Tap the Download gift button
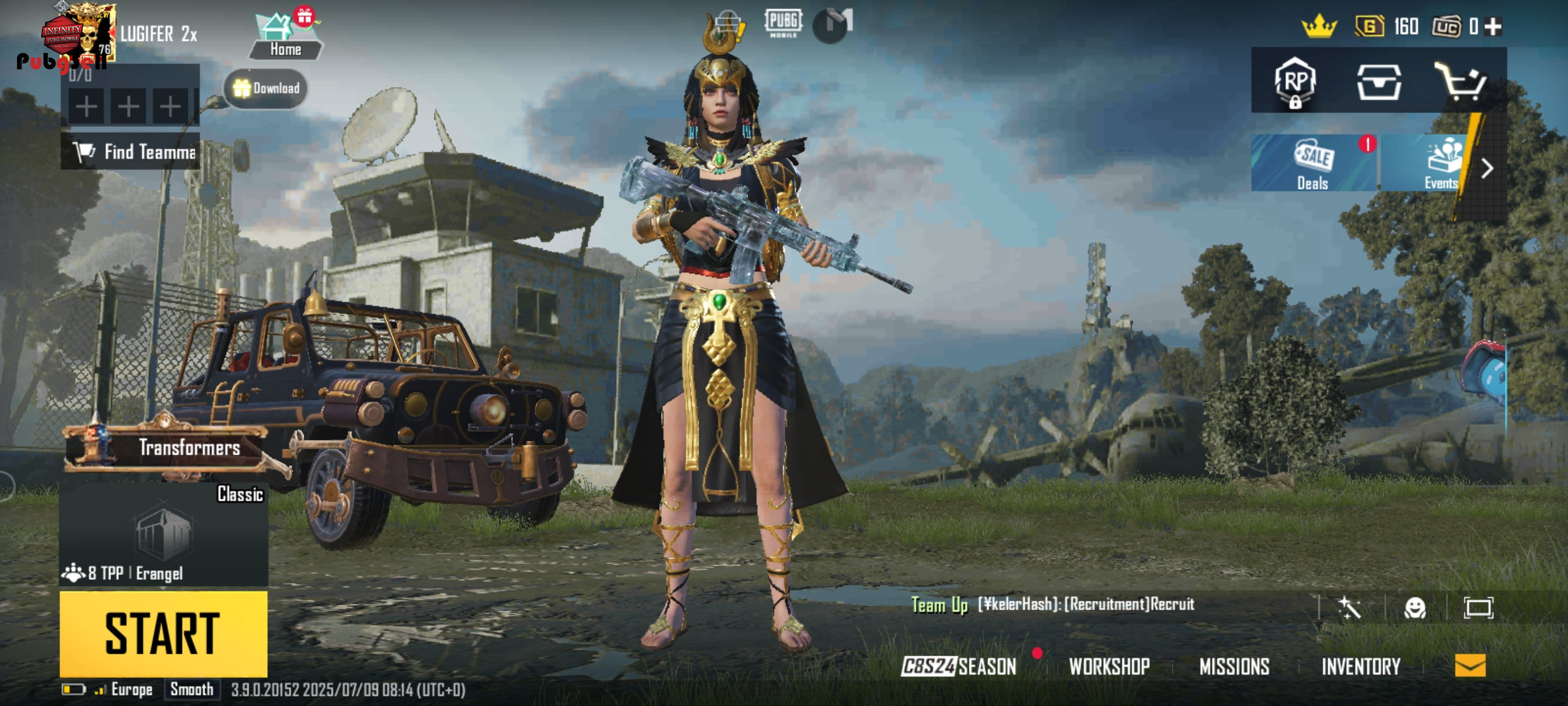Viewport: 1568px width, 706px height. click(x=266, y=88)
